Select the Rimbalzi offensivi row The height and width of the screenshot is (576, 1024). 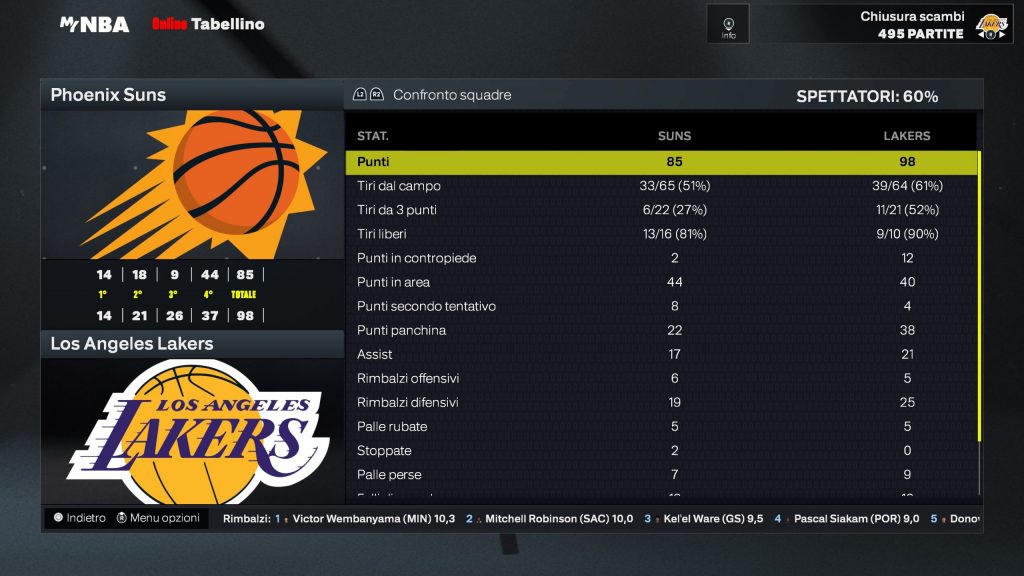[x=661, y=378]
